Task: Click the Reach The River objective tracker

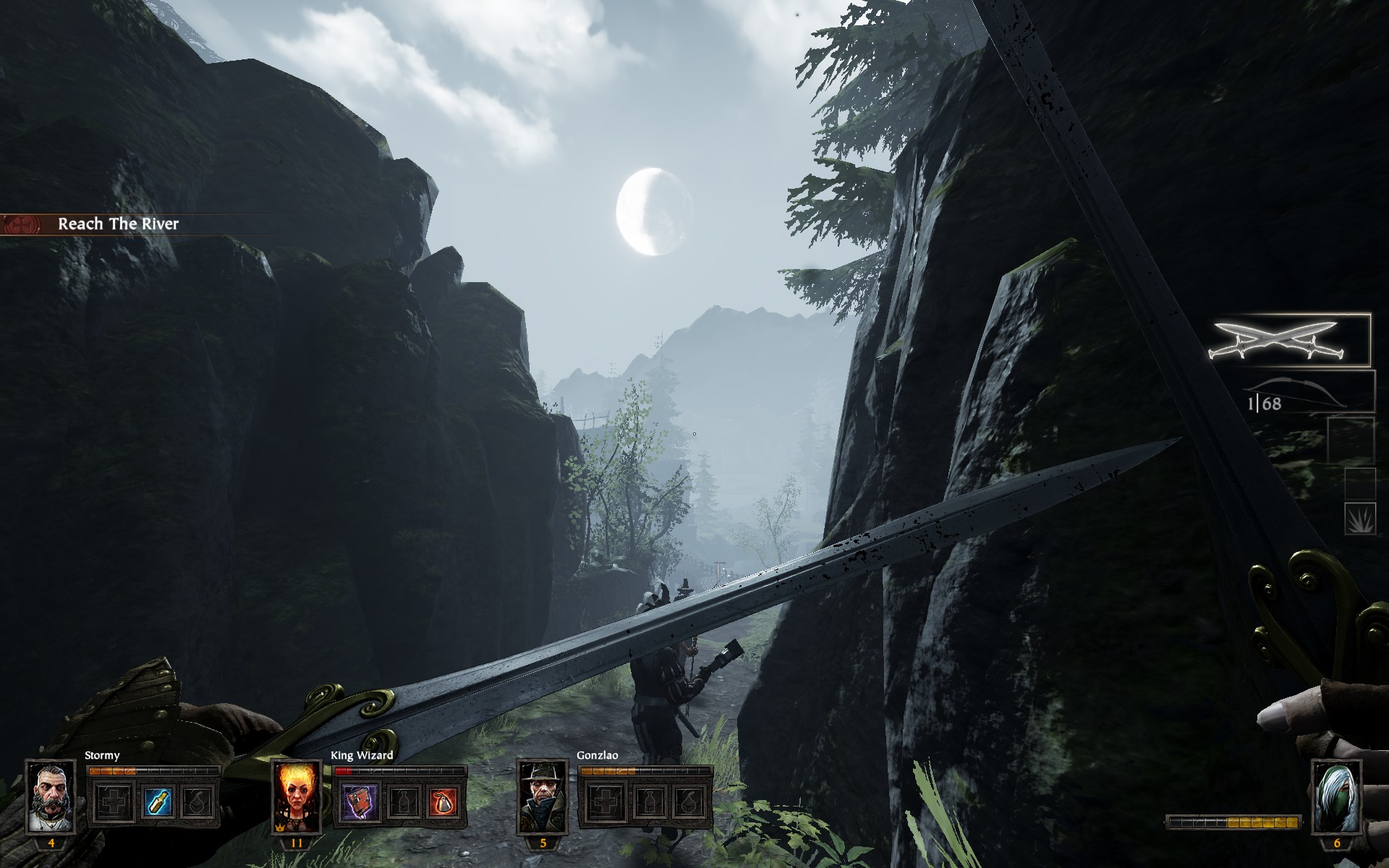Action: pyautogui.click(x=118, y=224)
